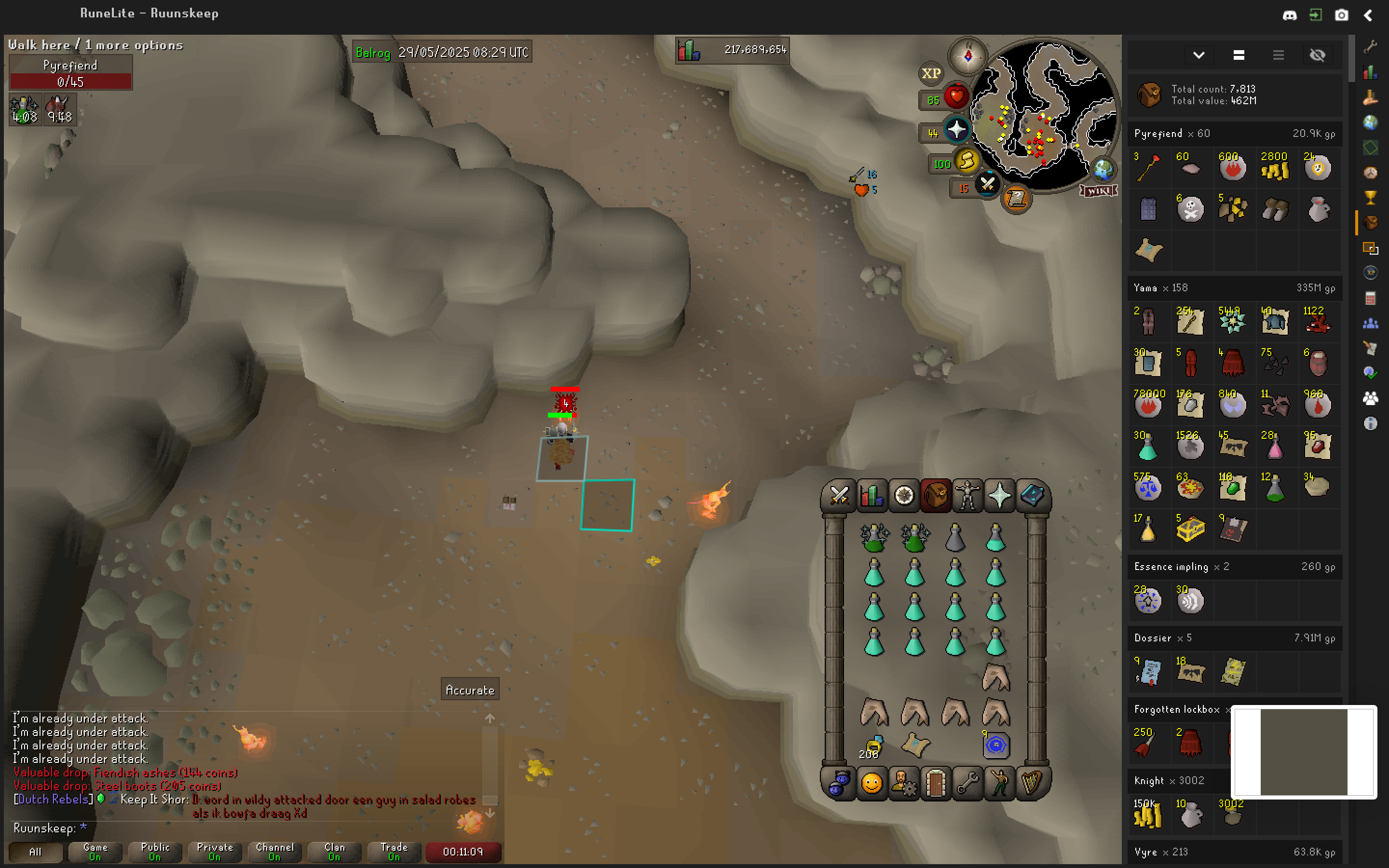This screenshot has height=868, width=1389.
Task: Activate the special attack orb
Action: (987, 185)
